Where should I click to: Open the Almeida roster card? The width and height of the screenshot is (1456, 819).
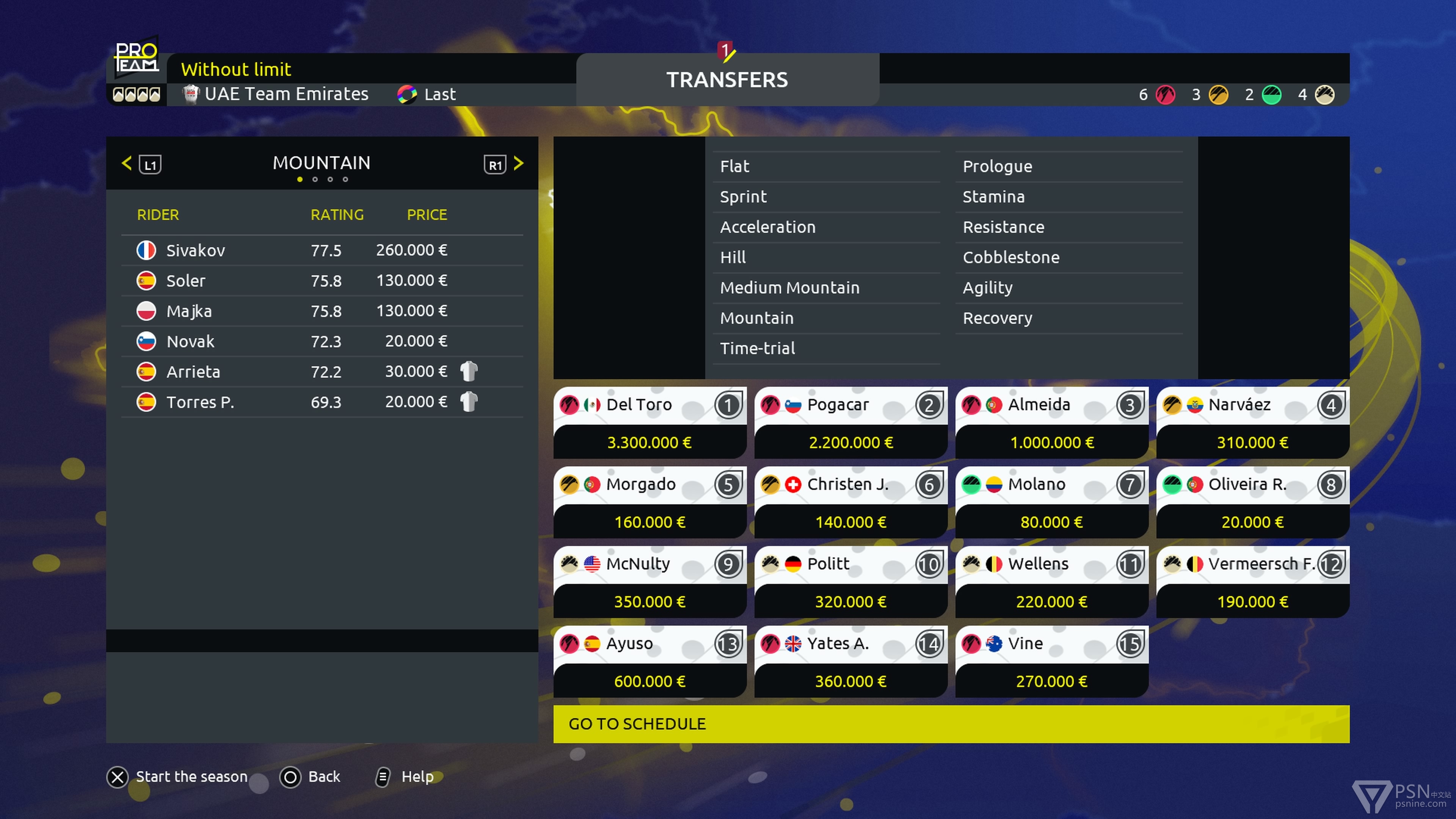pyautogui.click(x=1051, y=423)
